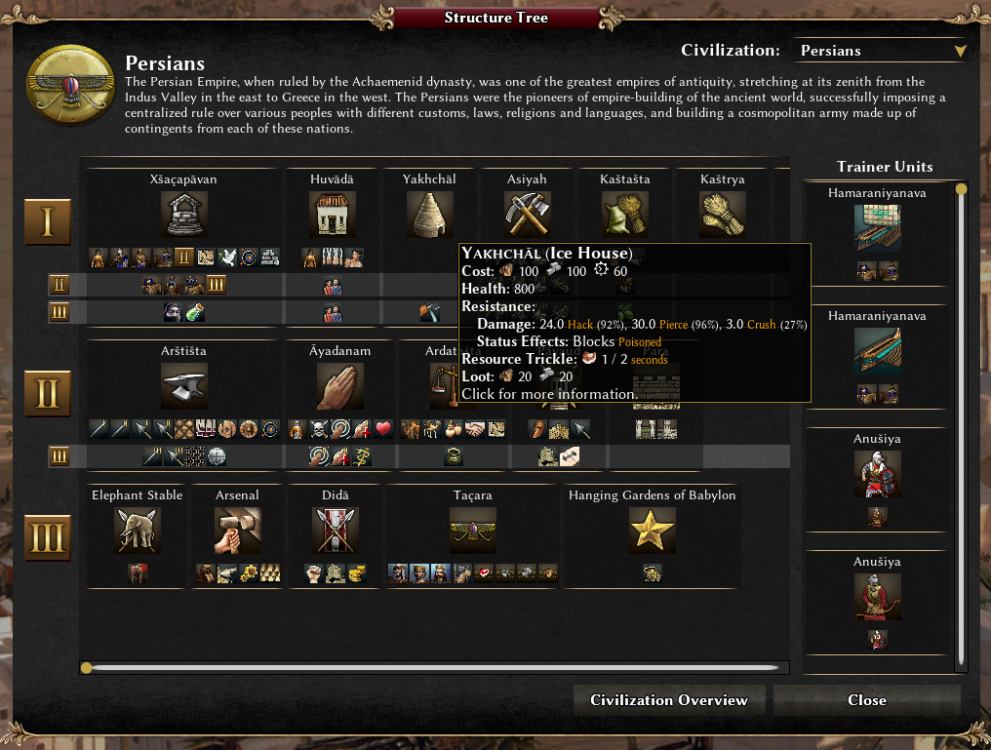Select the first Anušiya trainer unit portrait
This screenshot has height=750, width=991.
pos(877,474)
